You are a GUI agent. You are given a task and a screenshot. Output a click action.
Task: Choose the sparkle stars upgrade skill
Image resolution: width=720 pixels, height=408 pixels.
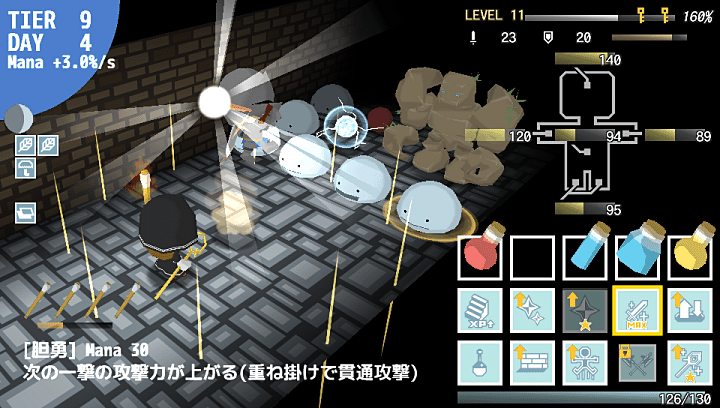click(x=533, y=310)
